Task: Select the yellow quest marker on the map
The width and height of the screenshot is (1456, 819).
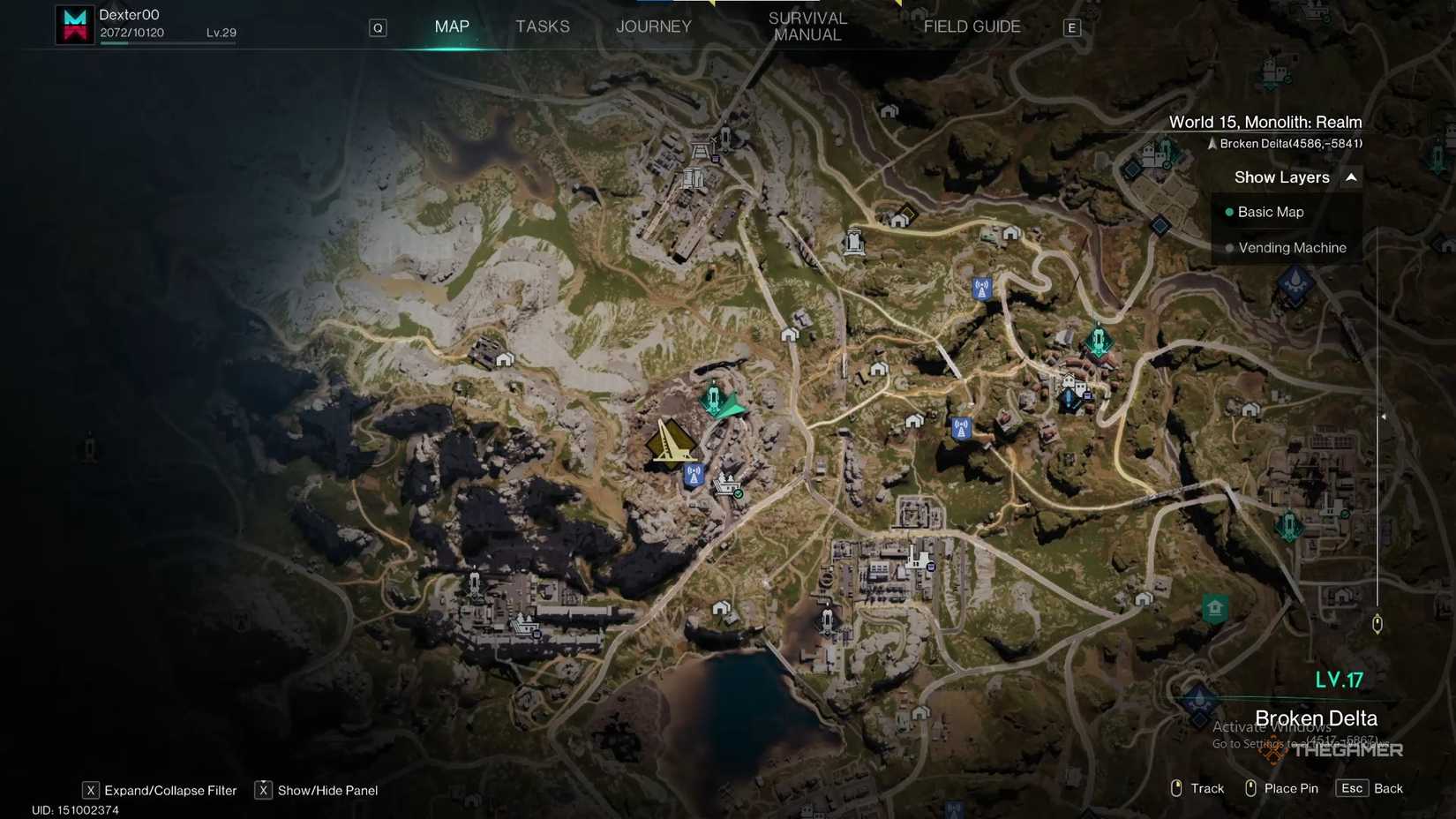Action: point(672,443)
